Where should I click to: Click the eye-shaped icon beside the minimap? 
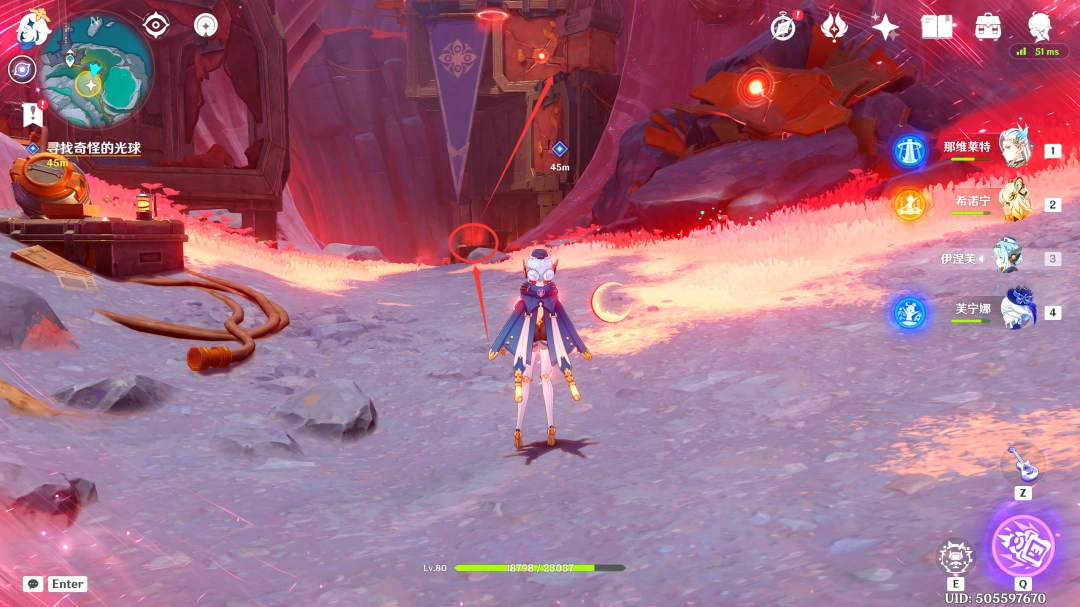click(155, 25)
